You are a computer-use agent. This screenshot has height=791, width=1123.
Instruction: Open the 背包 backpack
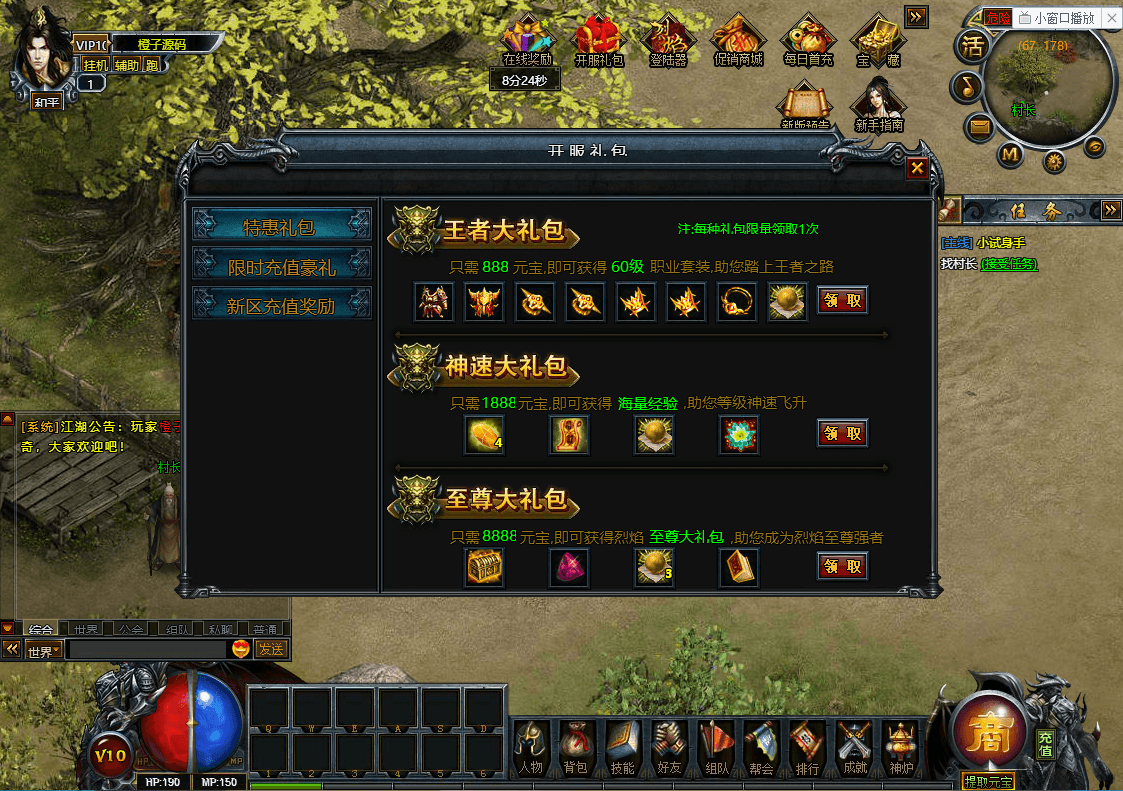click(576, 748)
